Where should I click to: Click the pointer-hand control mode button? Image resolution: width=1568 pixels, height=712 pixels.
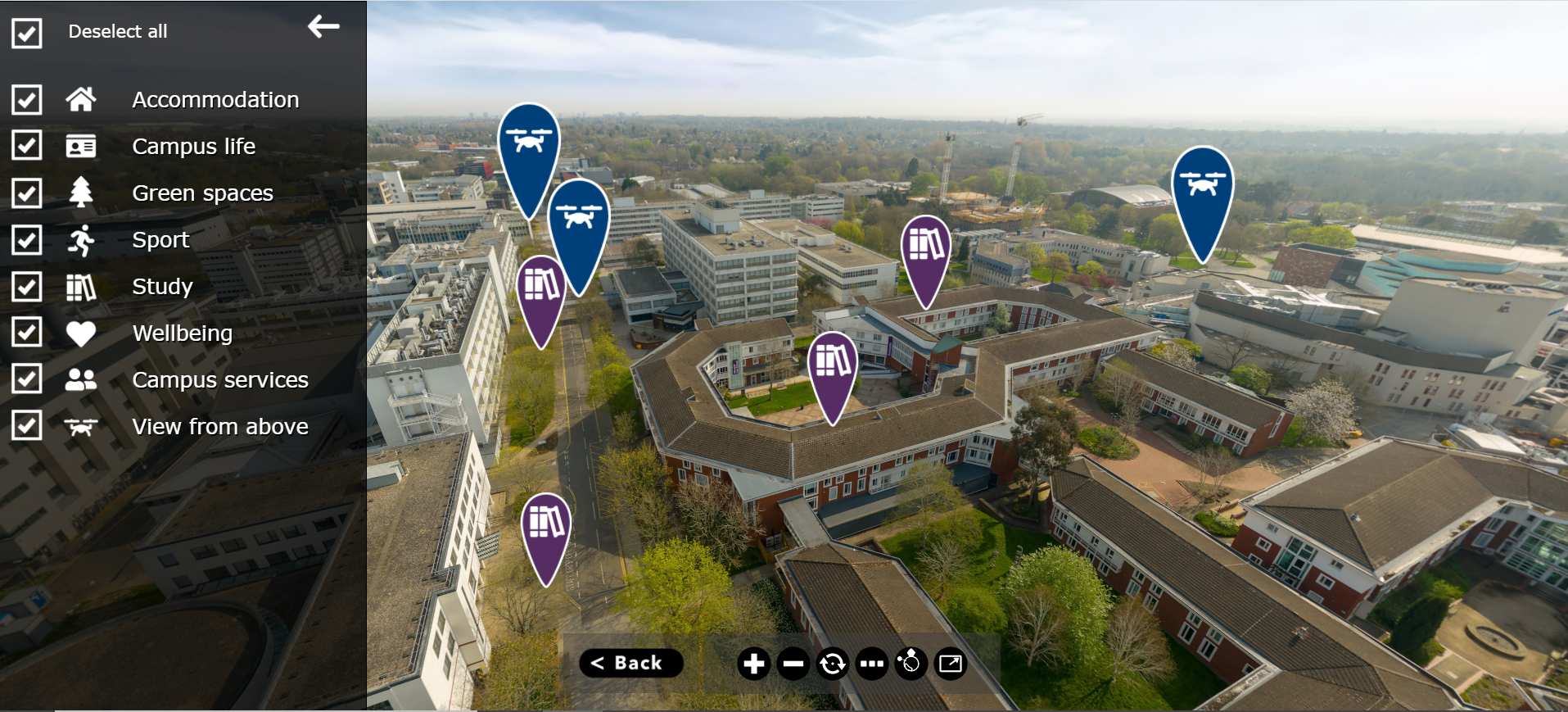(911, 664)
